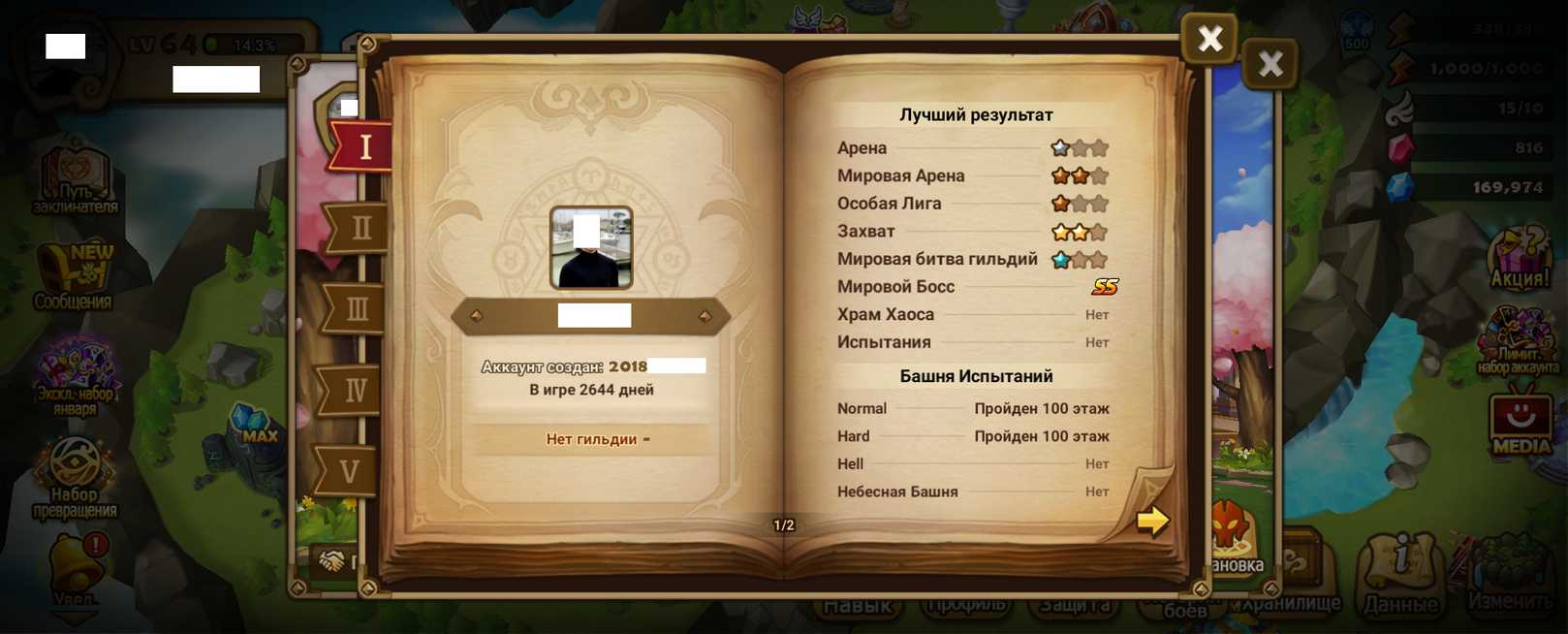Open bookmark tab II

click(359, 229)
